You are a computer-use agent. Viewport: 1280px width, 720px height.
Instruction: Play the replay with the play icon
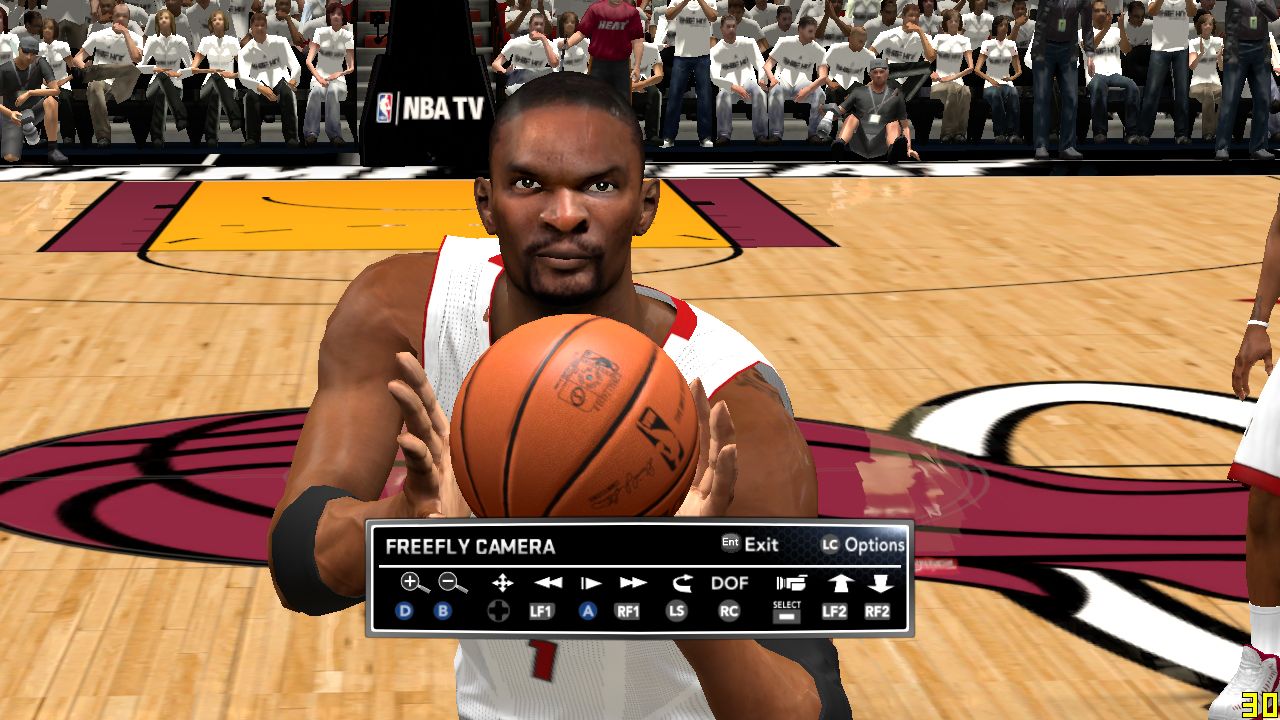[591, 582]
